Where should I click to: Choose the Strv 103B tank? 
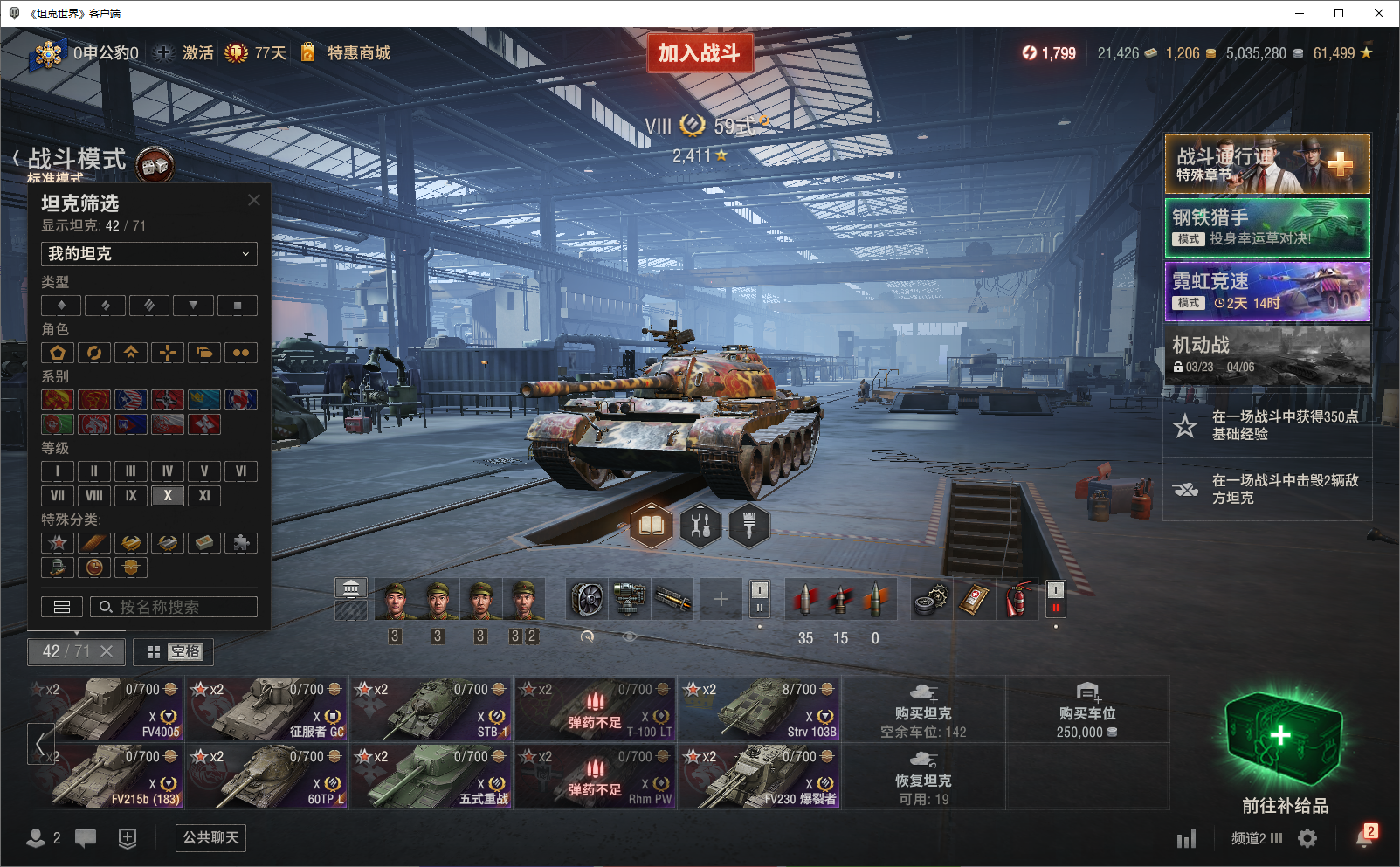coord(760,708)
